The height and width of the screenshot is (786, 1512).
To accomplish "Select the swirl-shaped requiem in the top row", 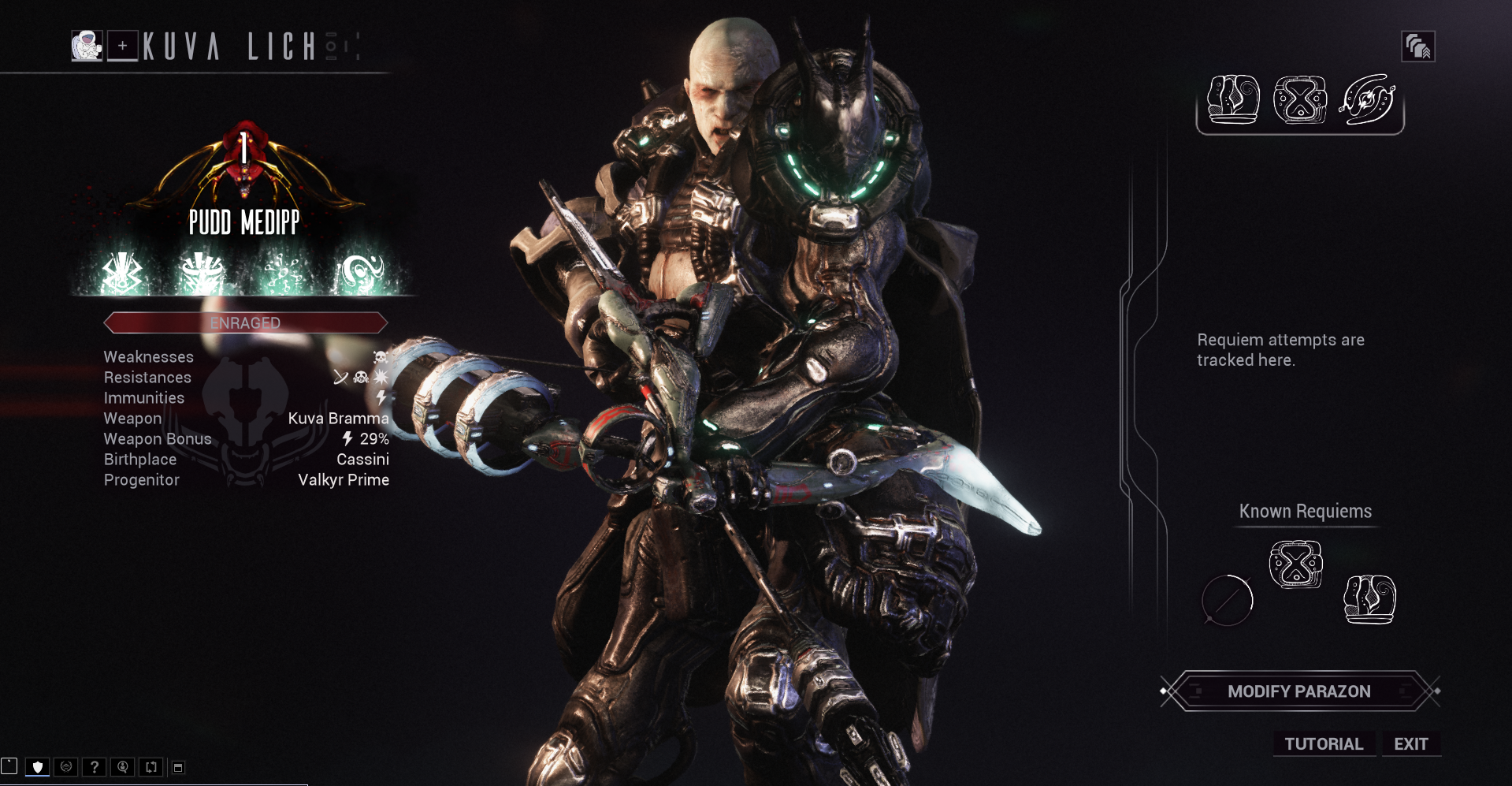I will (x=1367, y=100).
